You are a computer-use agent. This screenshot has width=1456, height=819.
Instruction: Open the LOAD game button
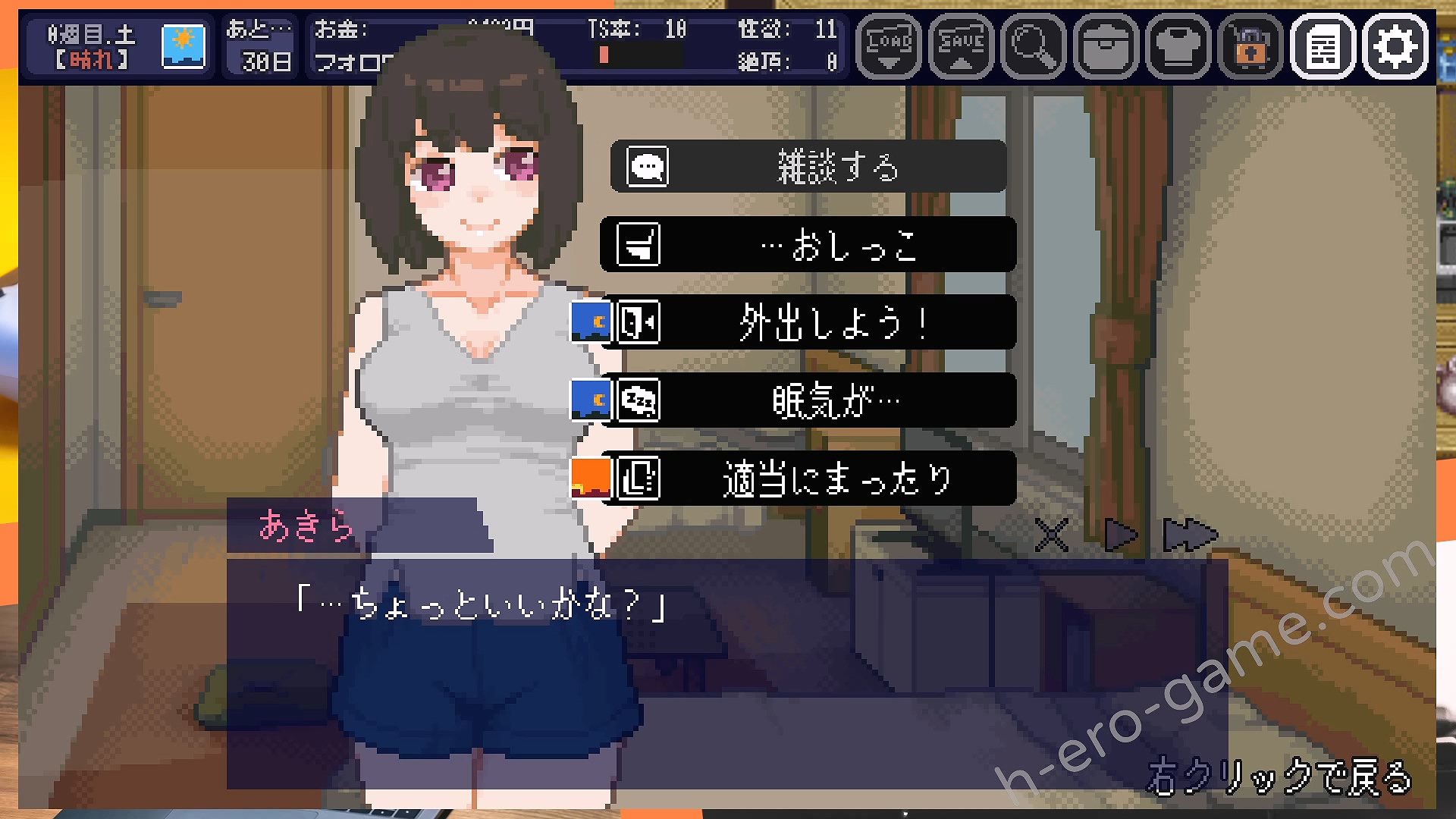tap(889, 46)
